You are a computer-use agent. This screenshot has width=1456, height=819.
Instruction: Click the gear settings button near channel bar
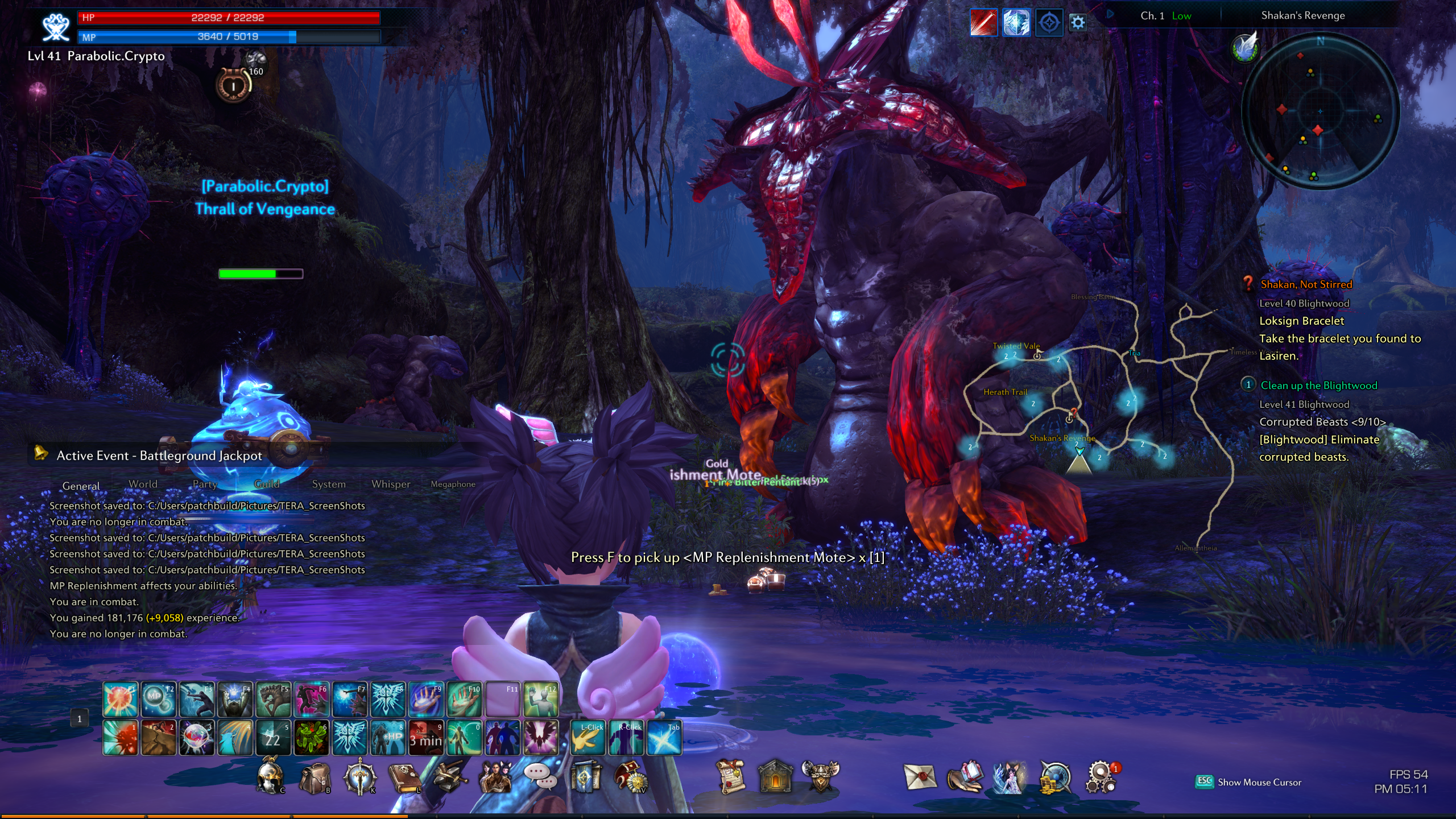point(1078,23)
